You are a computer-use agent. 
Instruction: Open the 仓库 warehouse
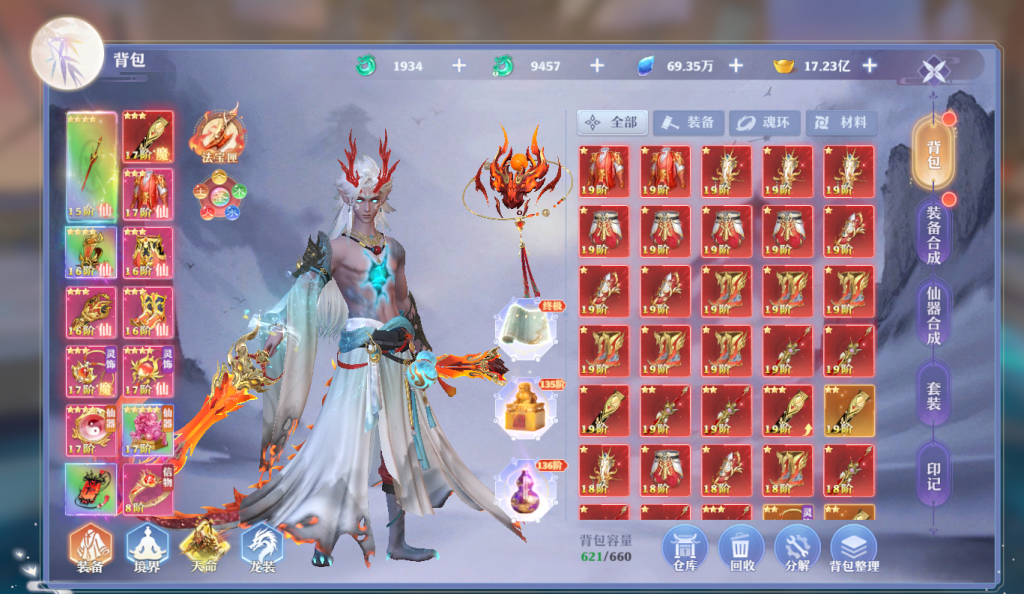[x=686, y=548]
